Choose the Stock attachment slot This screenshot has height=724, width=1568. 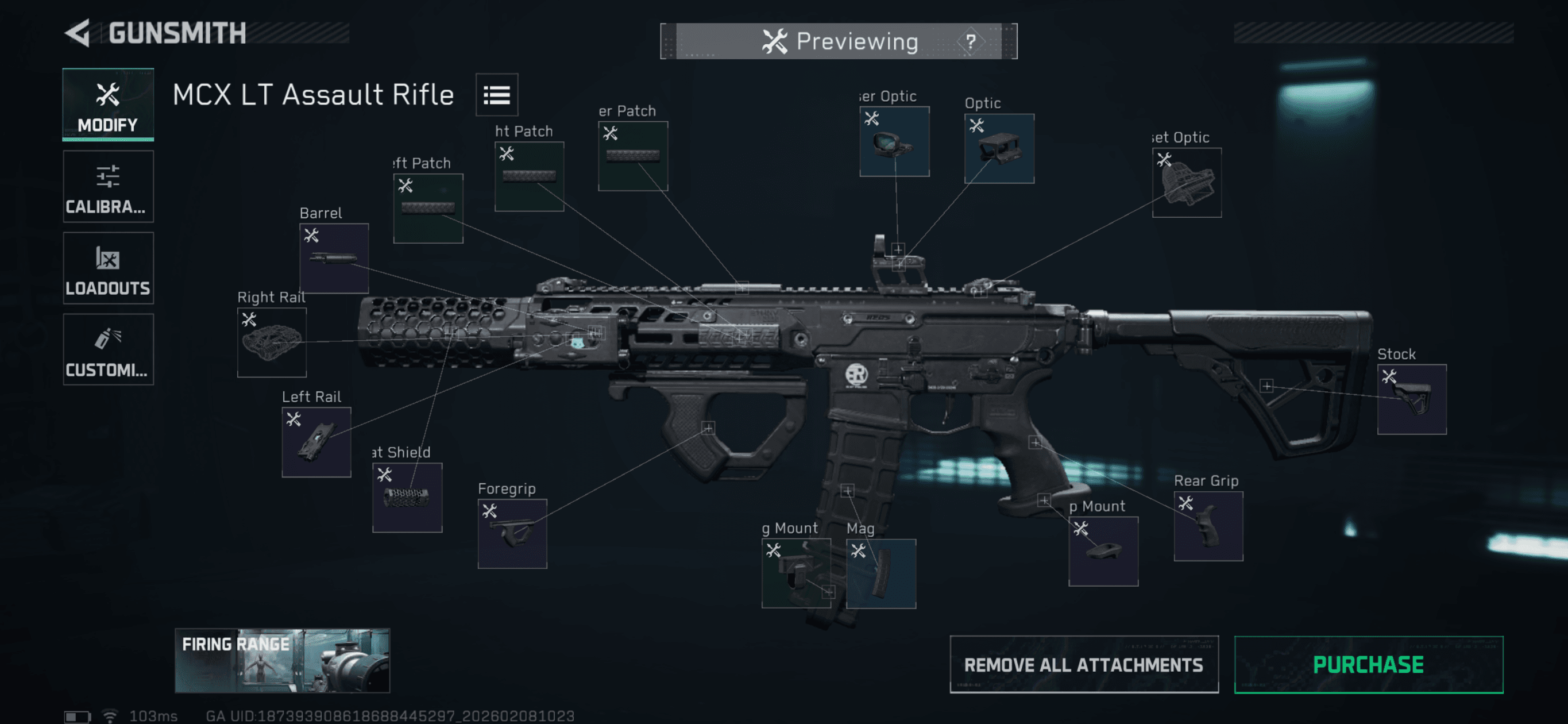(x=1412, y=399)
